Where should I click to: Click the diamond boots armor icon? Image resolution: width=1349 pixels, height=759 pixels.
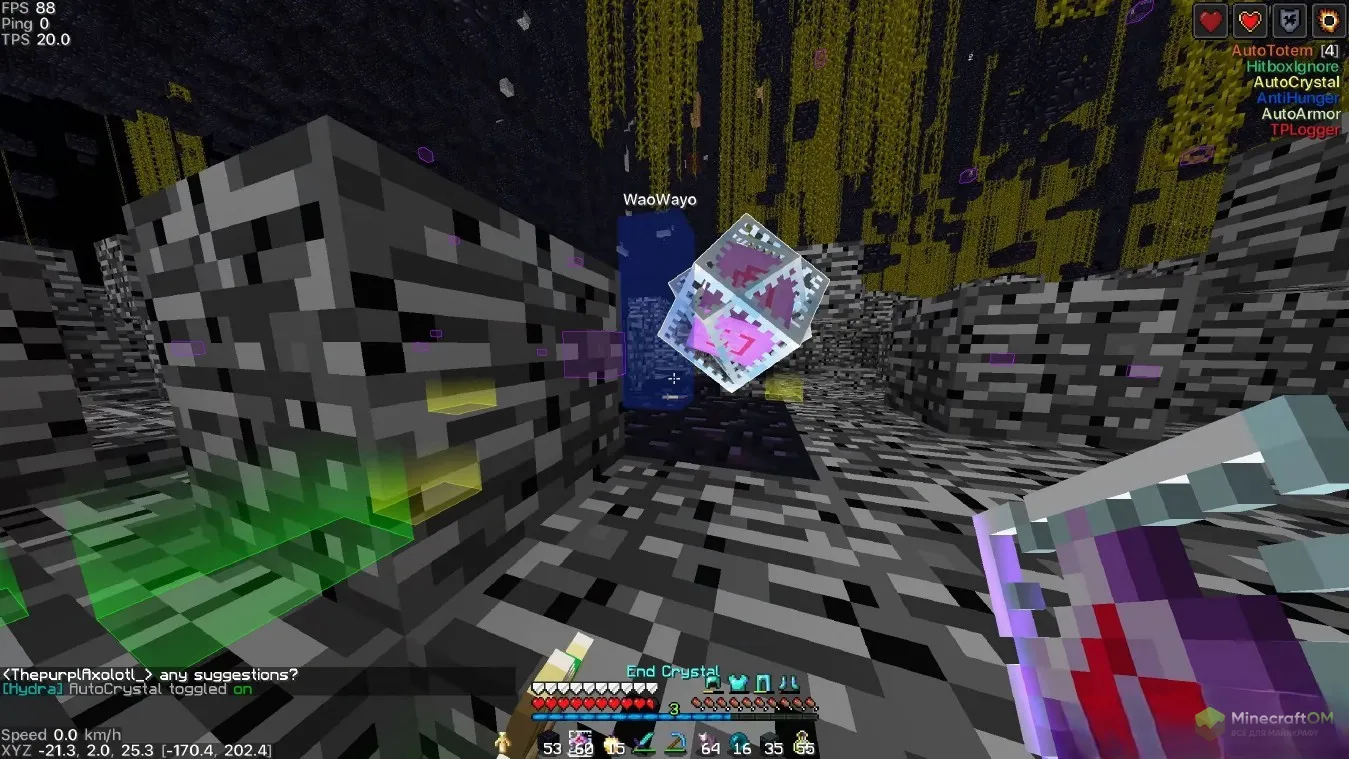coord(787,684)
